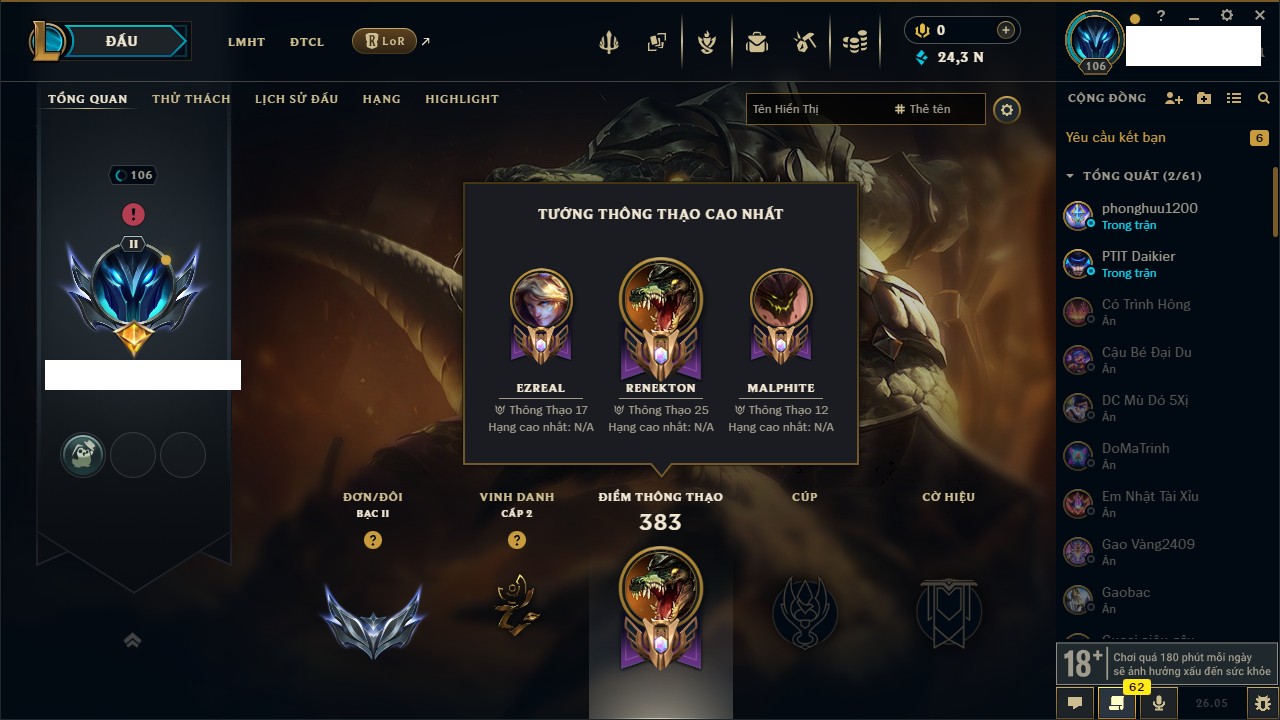Collapse the TỔNG QUÁT friends group
The height and width of the screenshot is (720, 1280).
1070,176
